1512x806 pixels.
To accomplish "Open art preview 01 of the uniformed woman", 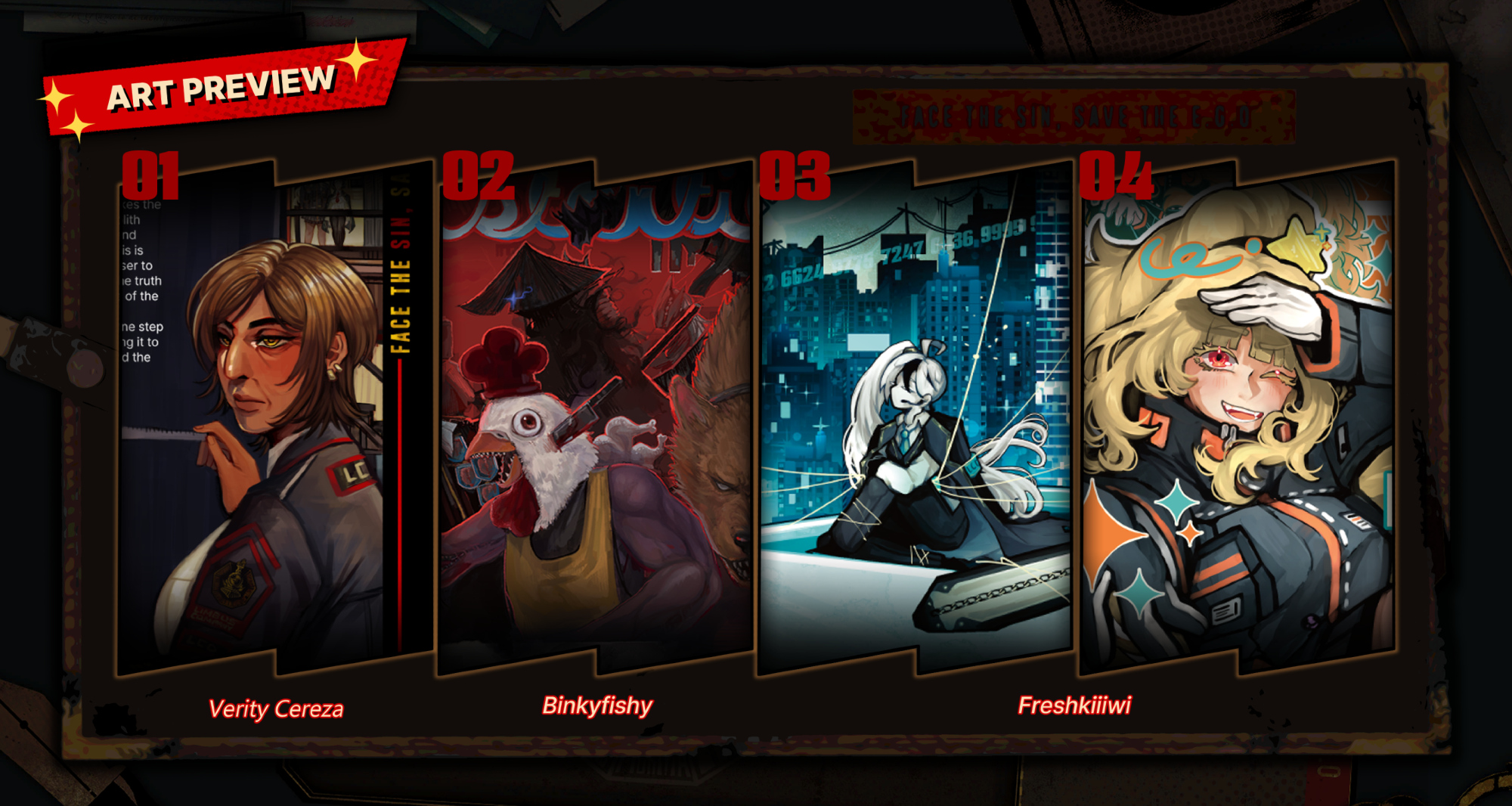I will click(x=276, y=420).
